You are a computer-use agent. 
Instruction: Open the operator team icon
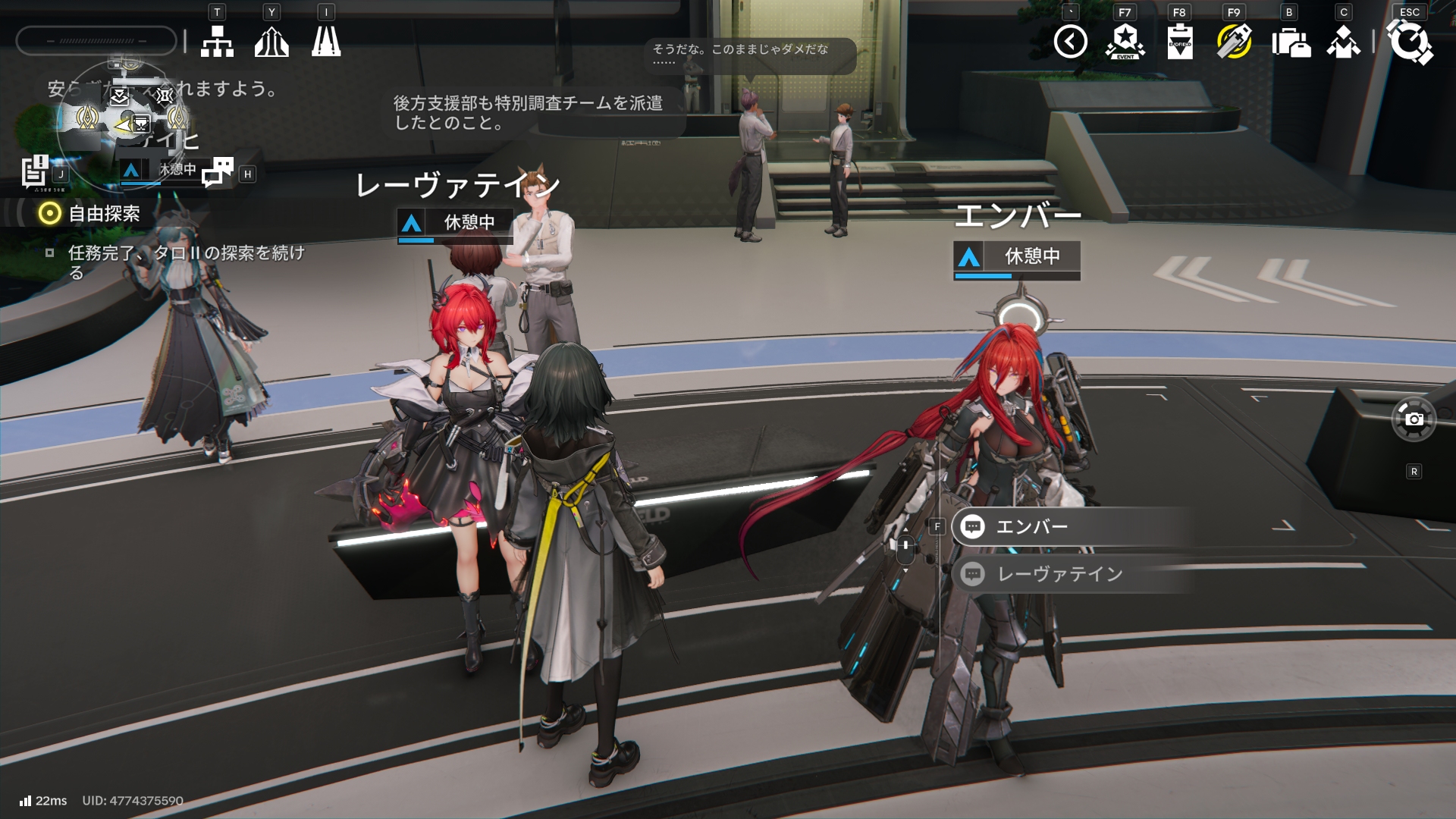coord(1344,42)
